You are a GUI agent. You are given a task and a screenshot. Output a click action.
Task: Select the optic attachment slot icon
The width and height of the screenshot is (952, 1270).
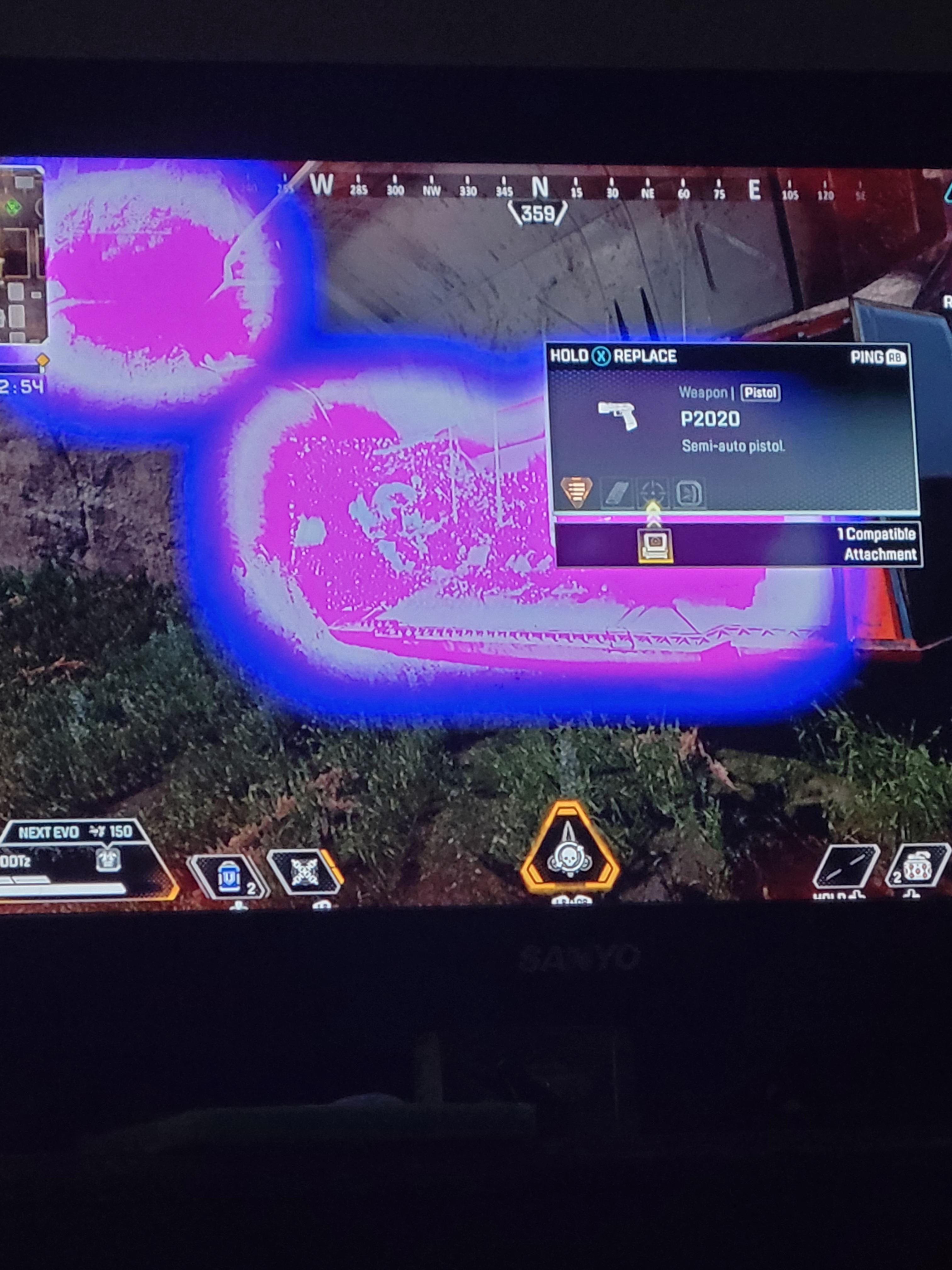(654, 491)
